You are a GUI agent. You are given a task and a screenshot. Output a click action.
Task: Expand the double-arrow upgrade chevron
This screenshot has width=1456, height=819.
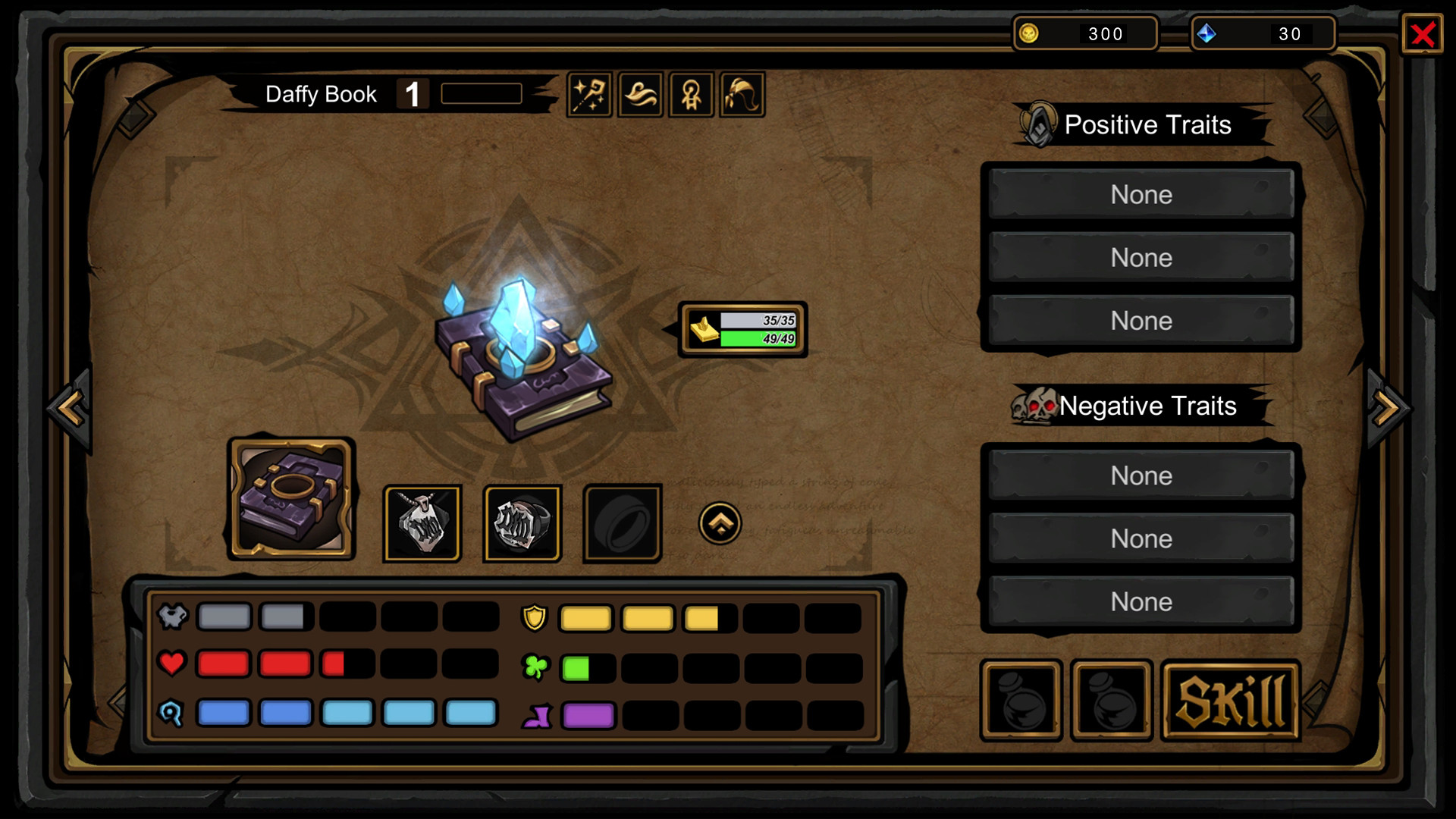click(720, 523)
